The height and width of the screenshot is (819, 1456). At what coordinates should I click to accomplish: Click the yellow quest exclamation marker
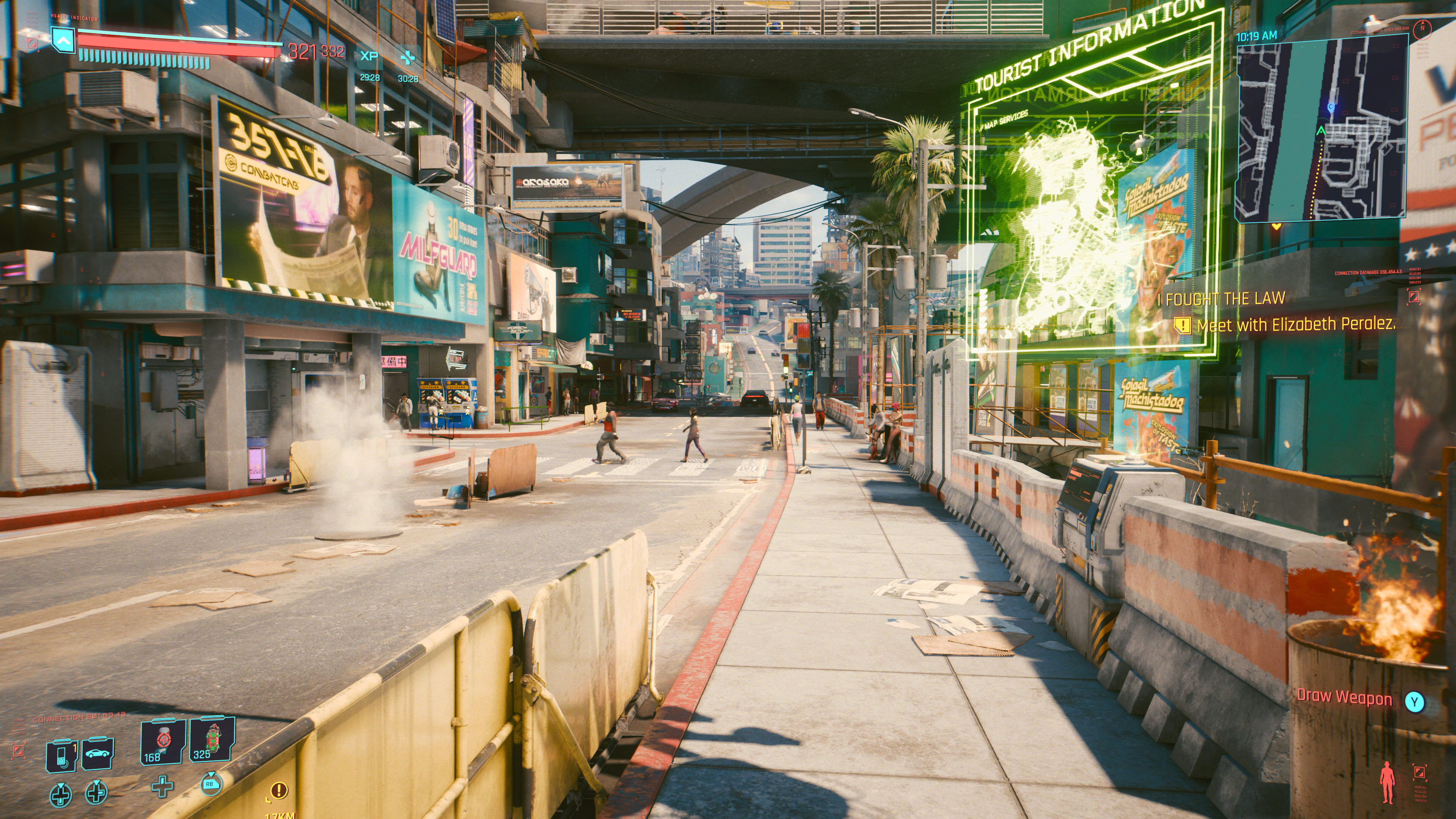pos(279,790)
